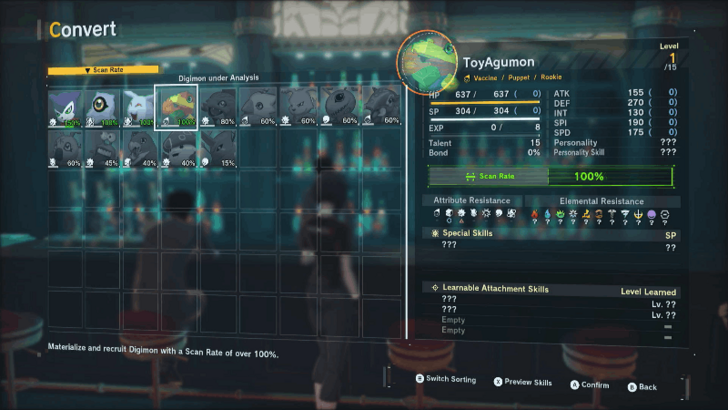Select the silhouette Digimon at 45% scan rate

[x=104, y=146]
